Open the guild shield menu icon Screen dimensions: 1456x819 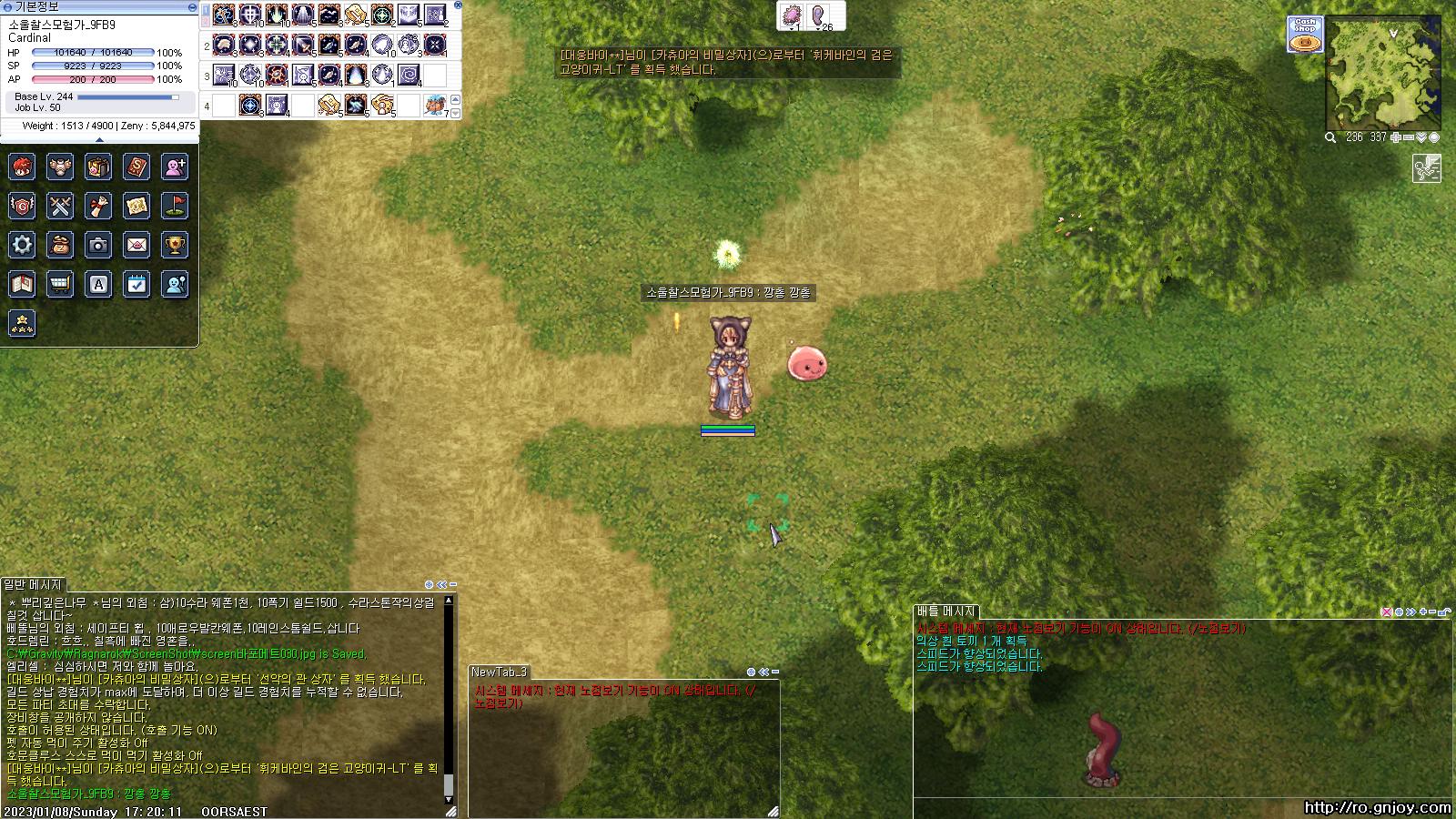[x=22, y=206]
